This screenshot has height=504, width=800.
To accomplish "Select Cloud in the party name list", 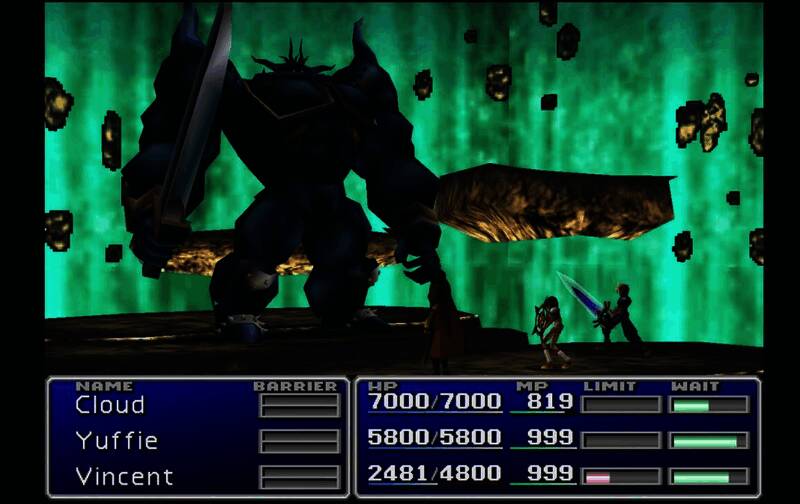I will pos(110,405).
